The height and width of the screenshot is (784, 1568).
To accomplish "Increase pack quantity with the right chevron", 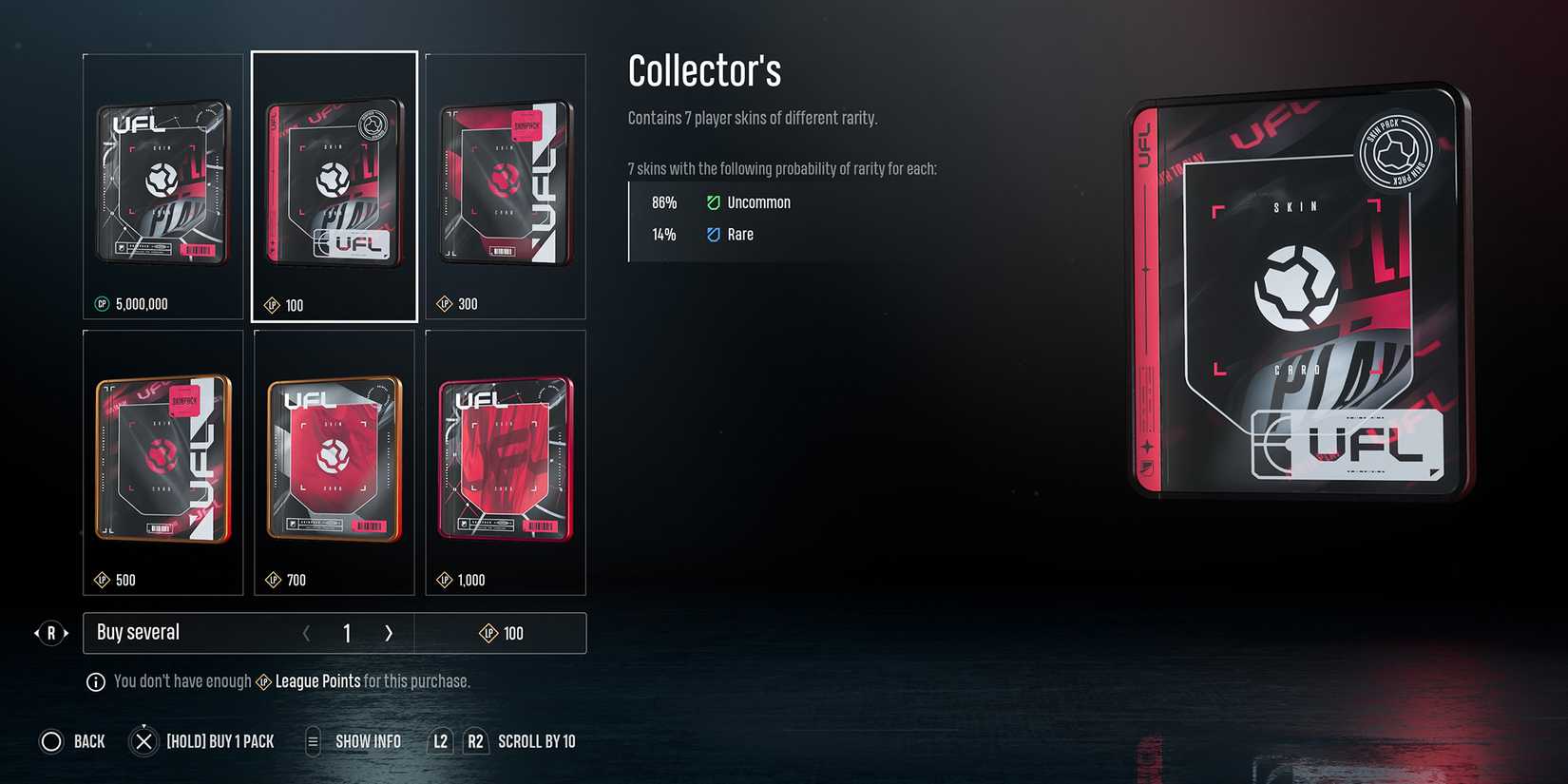I will tap(389, 632).
